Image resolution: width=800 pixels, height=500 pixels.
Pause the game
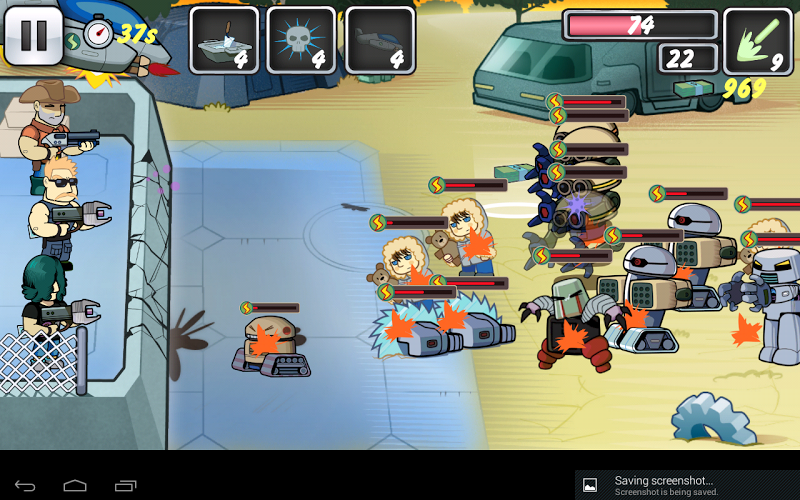[34, 35]
